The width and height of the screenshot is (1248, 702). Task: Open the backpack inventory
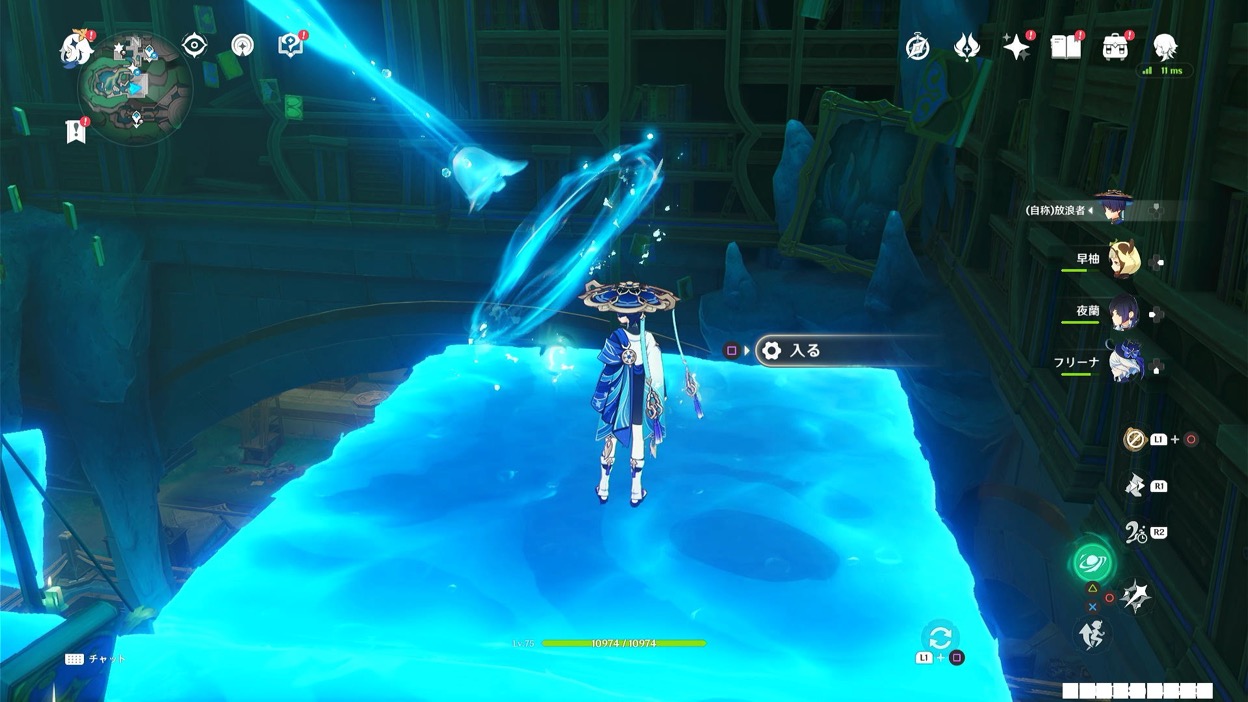pos(1115,46)
